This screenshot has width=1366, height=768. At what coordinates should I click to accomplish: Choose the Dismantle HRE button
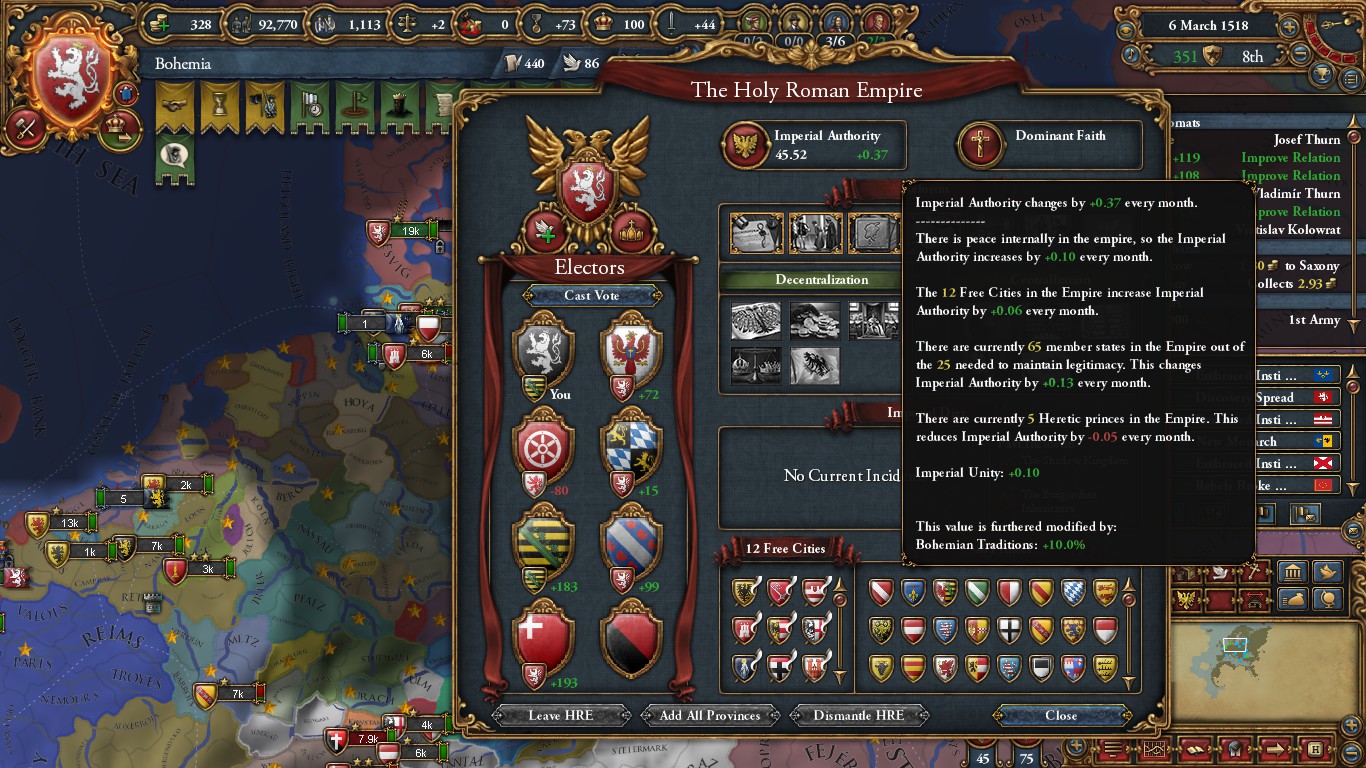pos(858,715)
